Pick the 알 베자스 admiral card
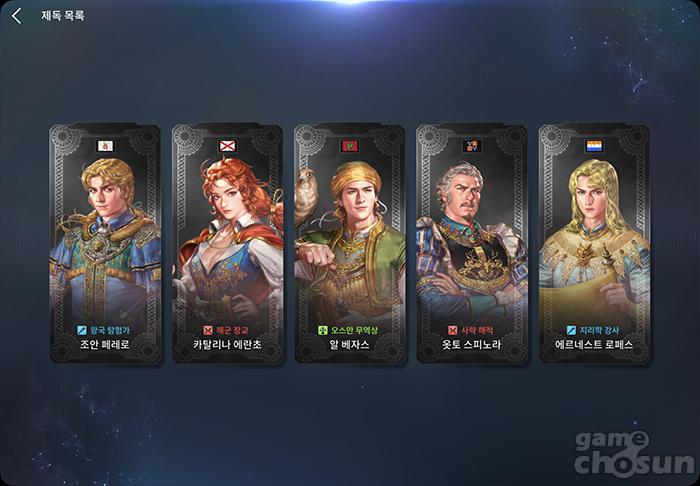The image size is (700, 486). click(349, 245)
